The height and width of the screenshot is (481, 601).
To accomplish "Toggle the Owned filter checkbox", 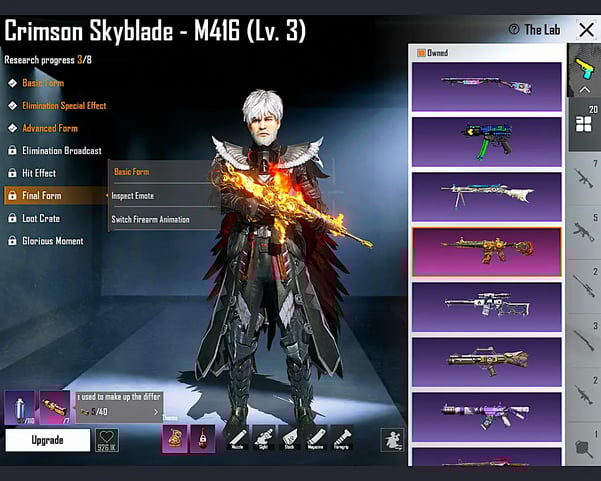I will [421, 53].
